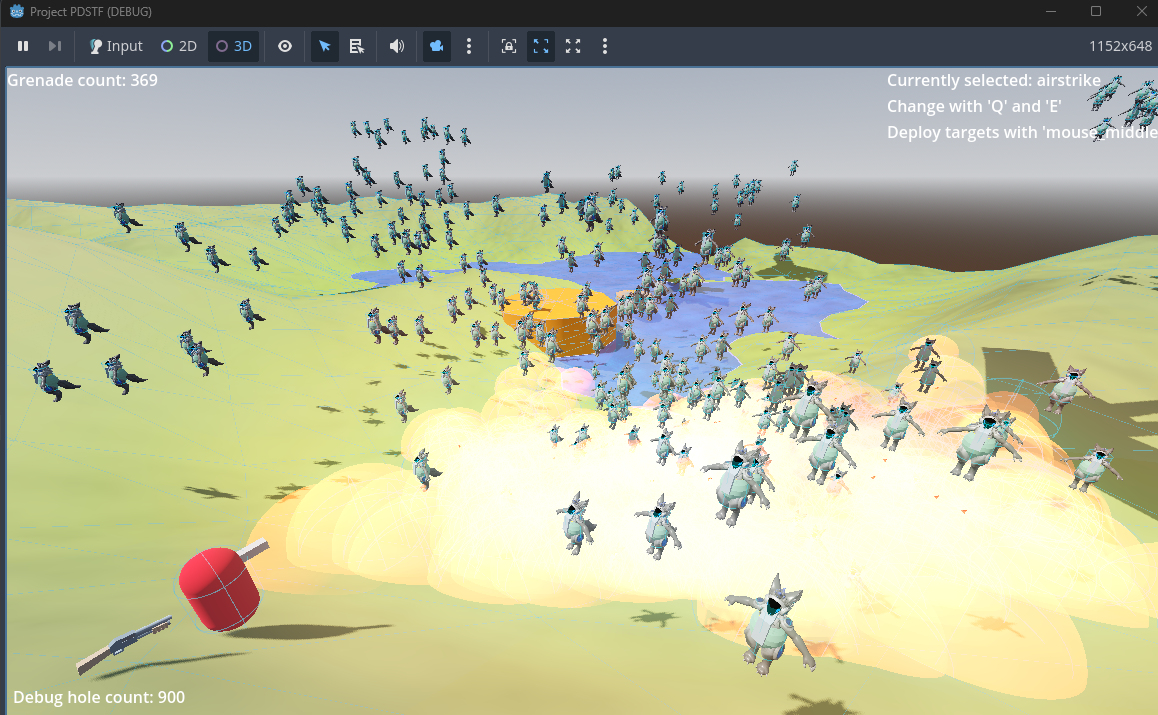
Task: Close the Project PDSTF debug window
Action: click(1137, 11)
